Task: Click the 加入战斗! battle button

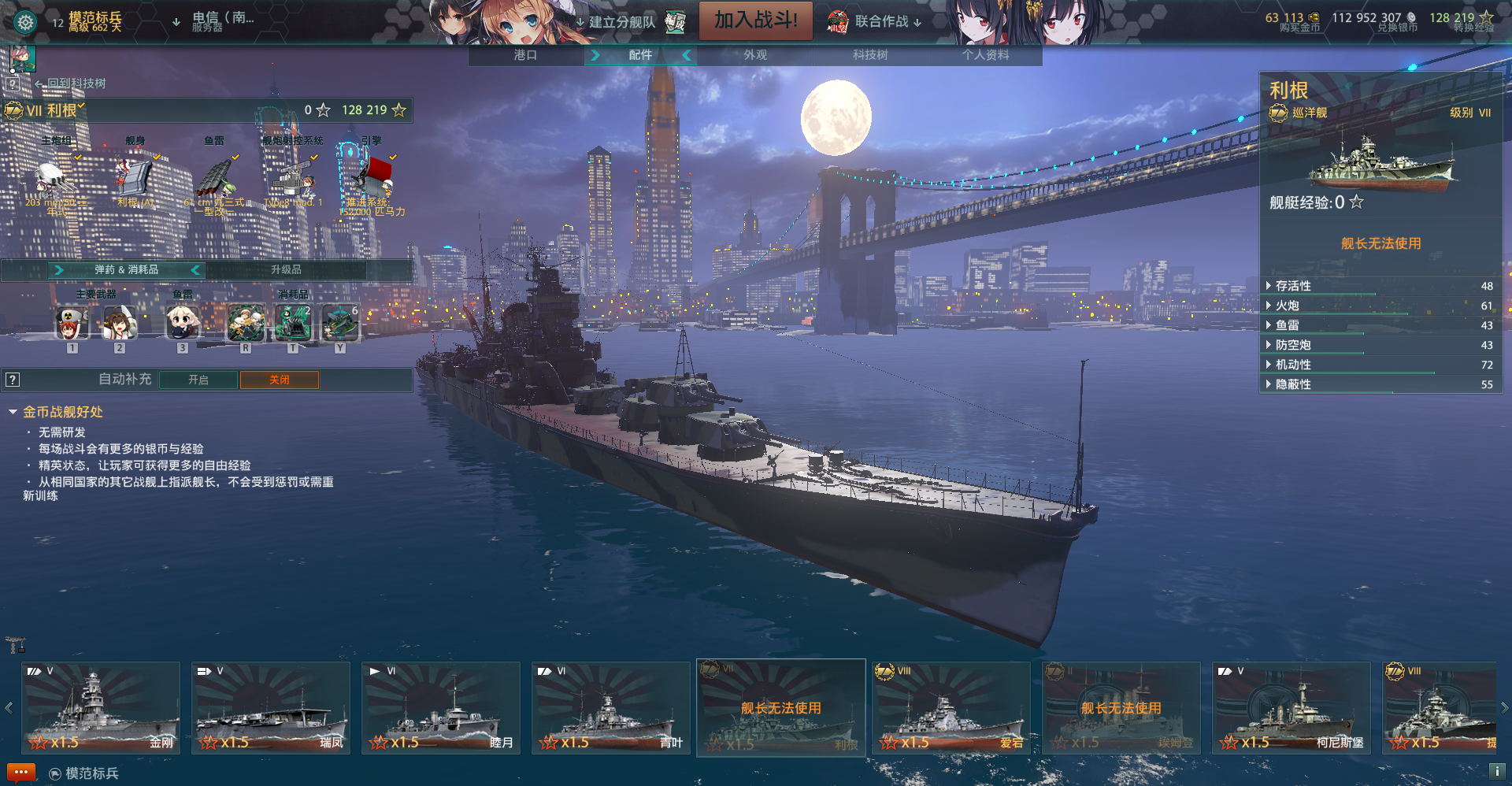Action: tap(755, 20)
